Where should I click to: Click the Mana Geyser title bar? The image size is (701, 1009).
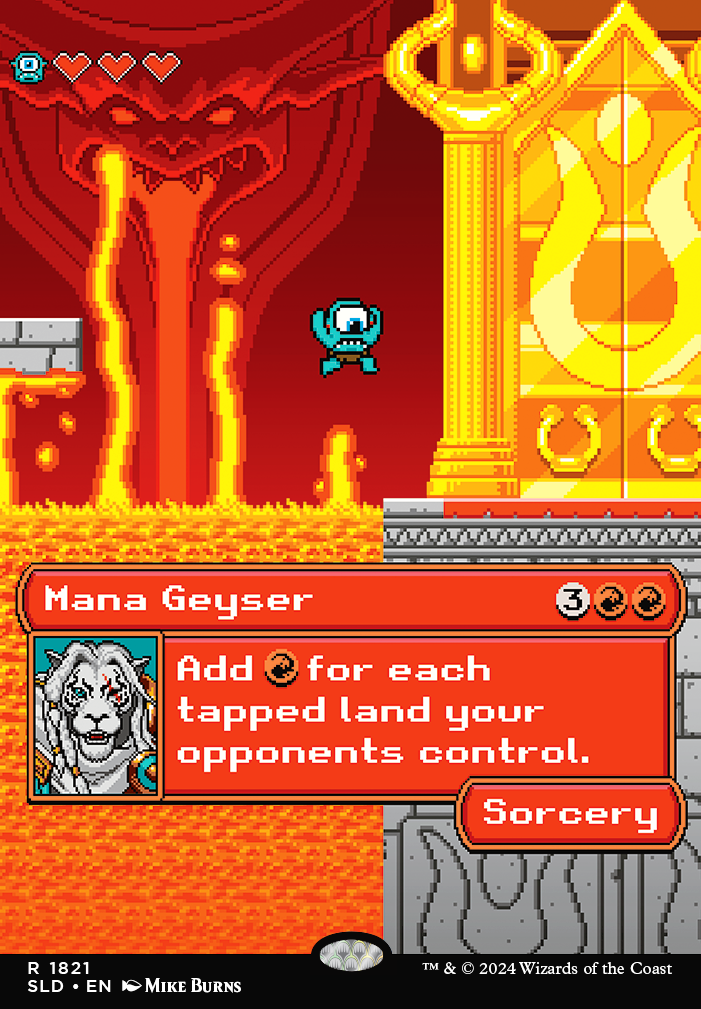300,600
